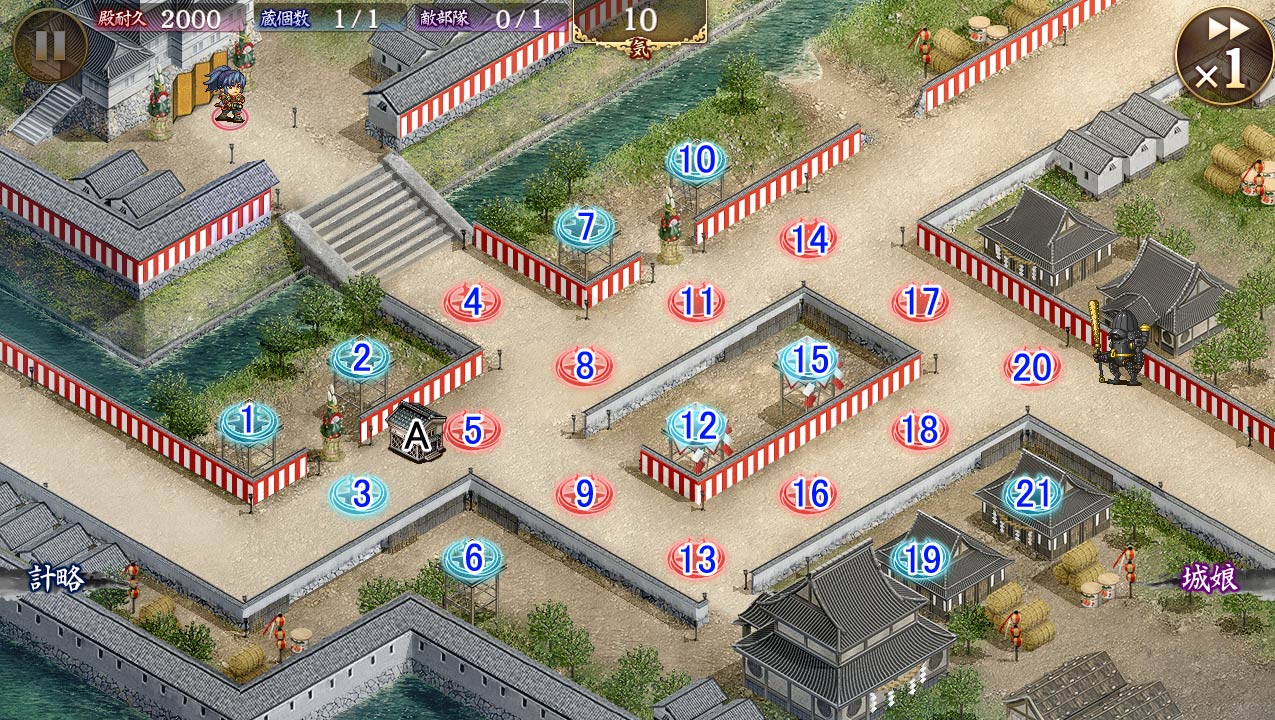Pick red placement tile 14
The width and height of the screenshot is (1275, 720).
pos(809,239)
